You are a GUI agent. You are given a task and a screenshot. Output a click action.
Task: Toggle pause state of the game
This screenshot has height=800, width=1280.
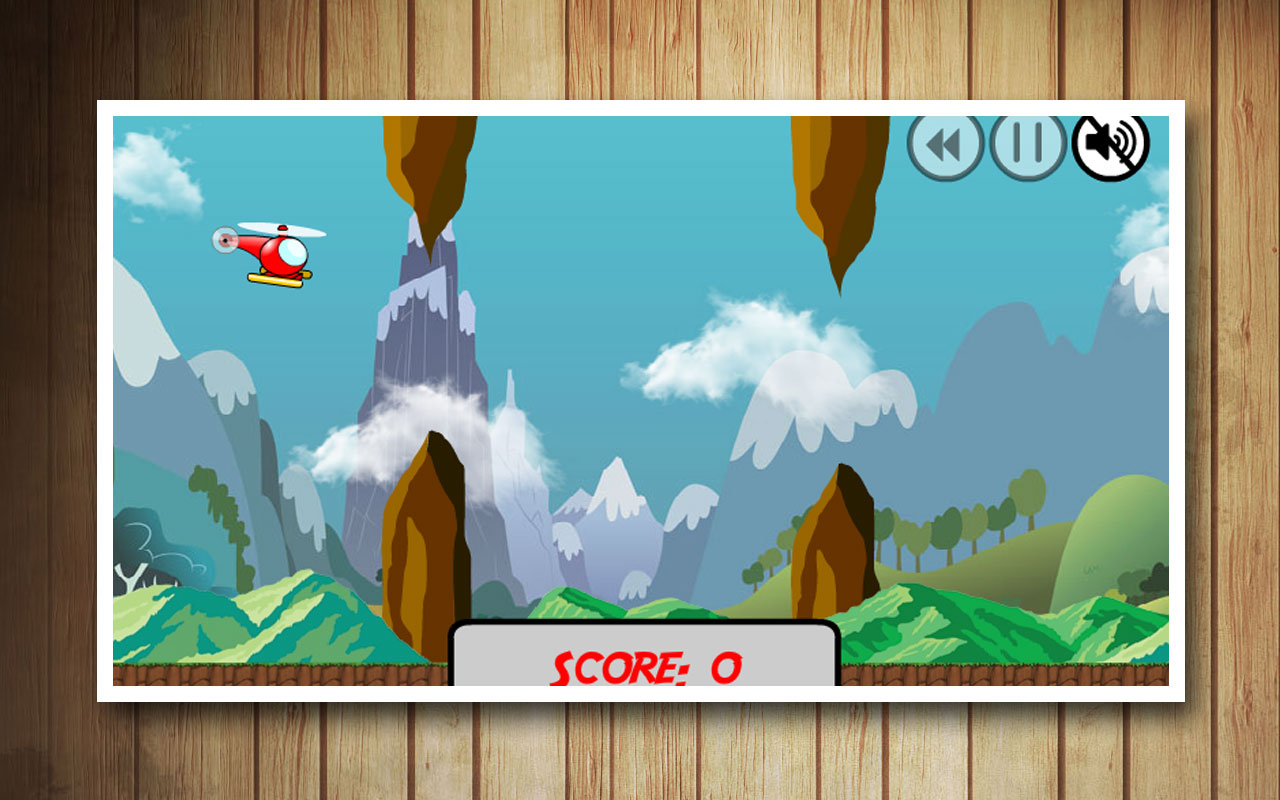[x=1028, y=146]
